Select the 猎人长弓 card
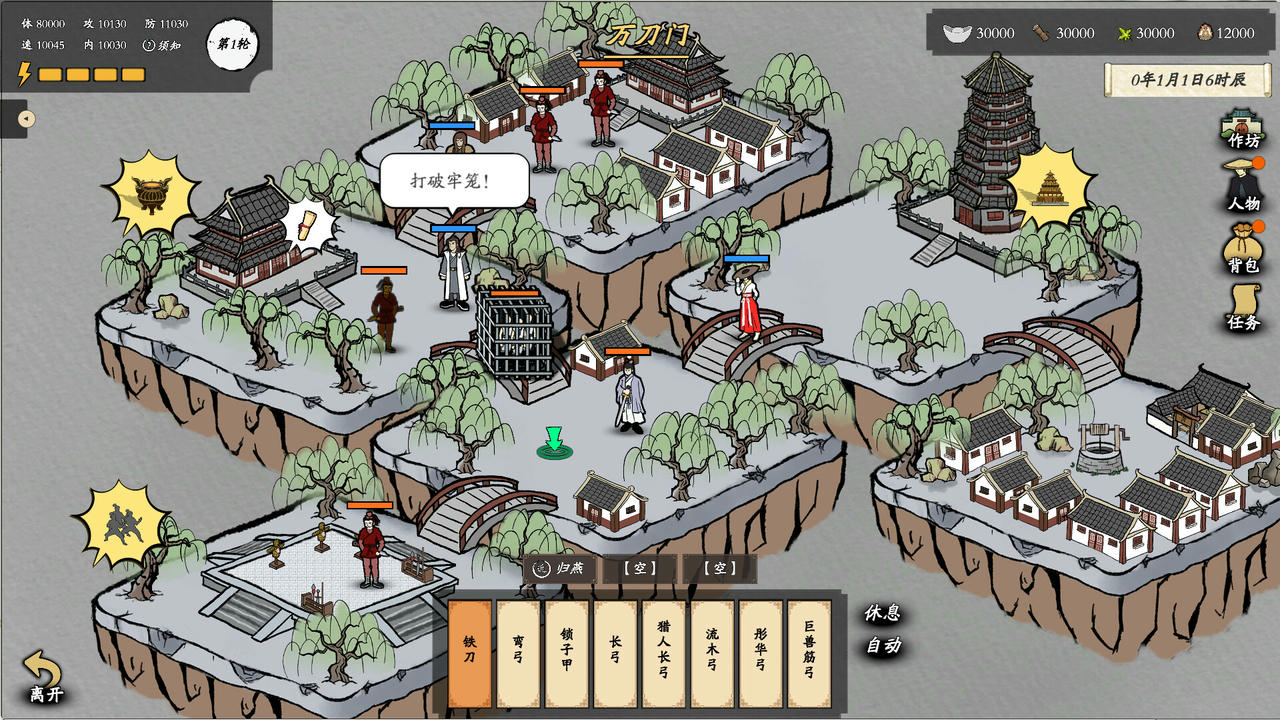This screenshot has height=720, width=1280. coord(664,654)
